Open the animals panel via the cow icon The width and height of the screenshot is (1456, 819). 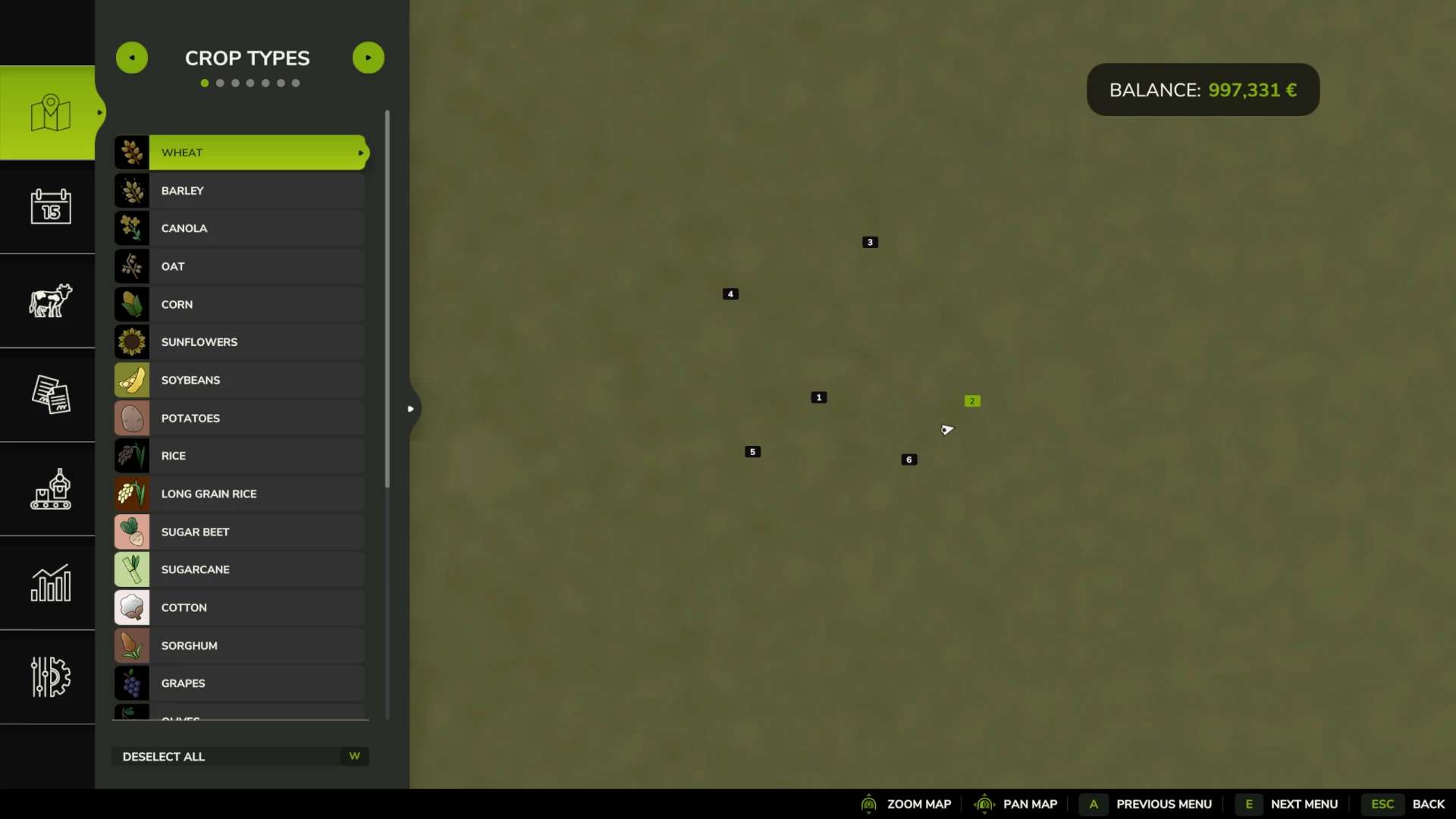pos(49,300)
